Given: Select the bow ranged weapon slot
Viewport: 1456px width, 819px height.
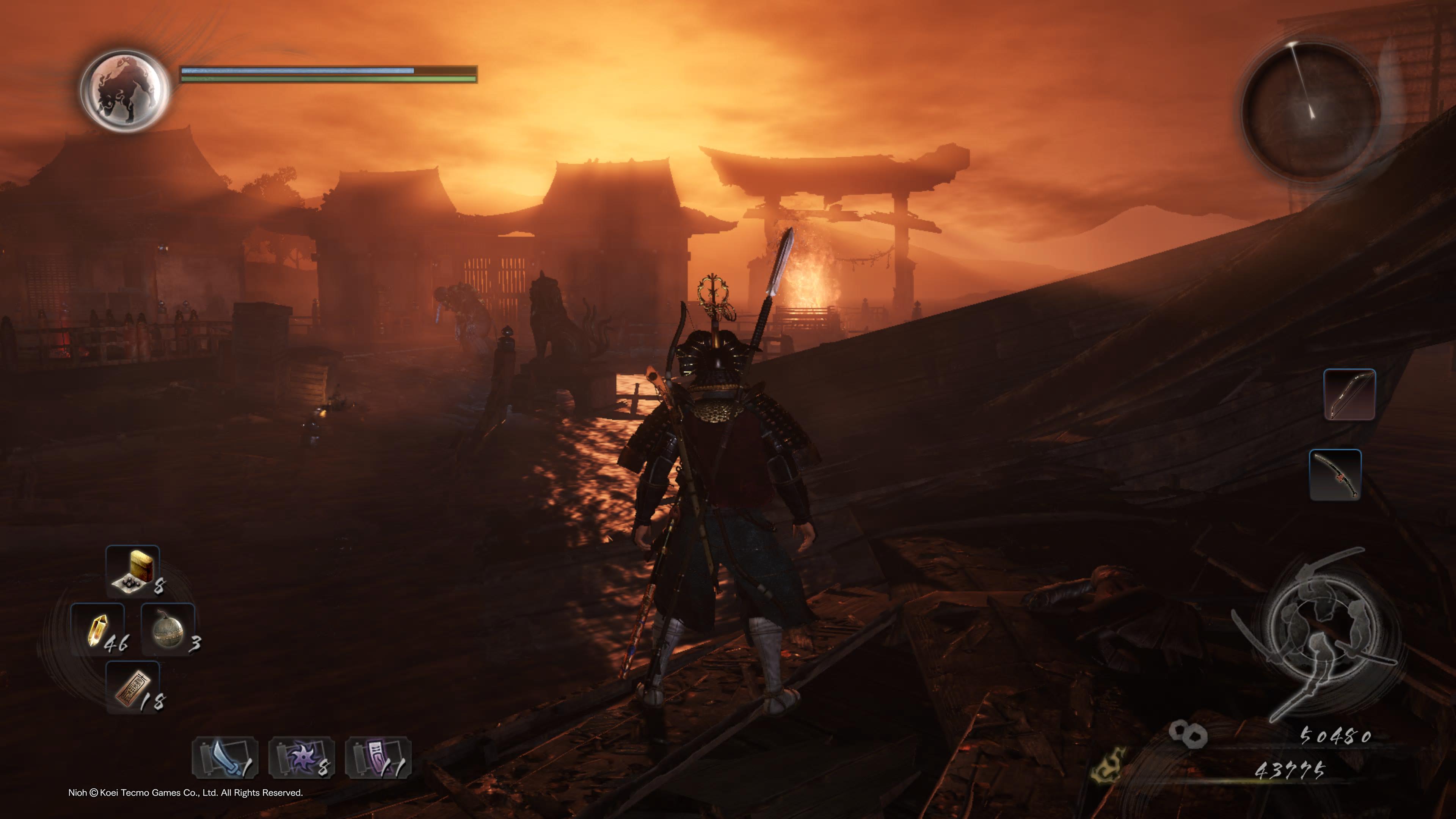Looking at the screenshot, I should (1350, 394).
